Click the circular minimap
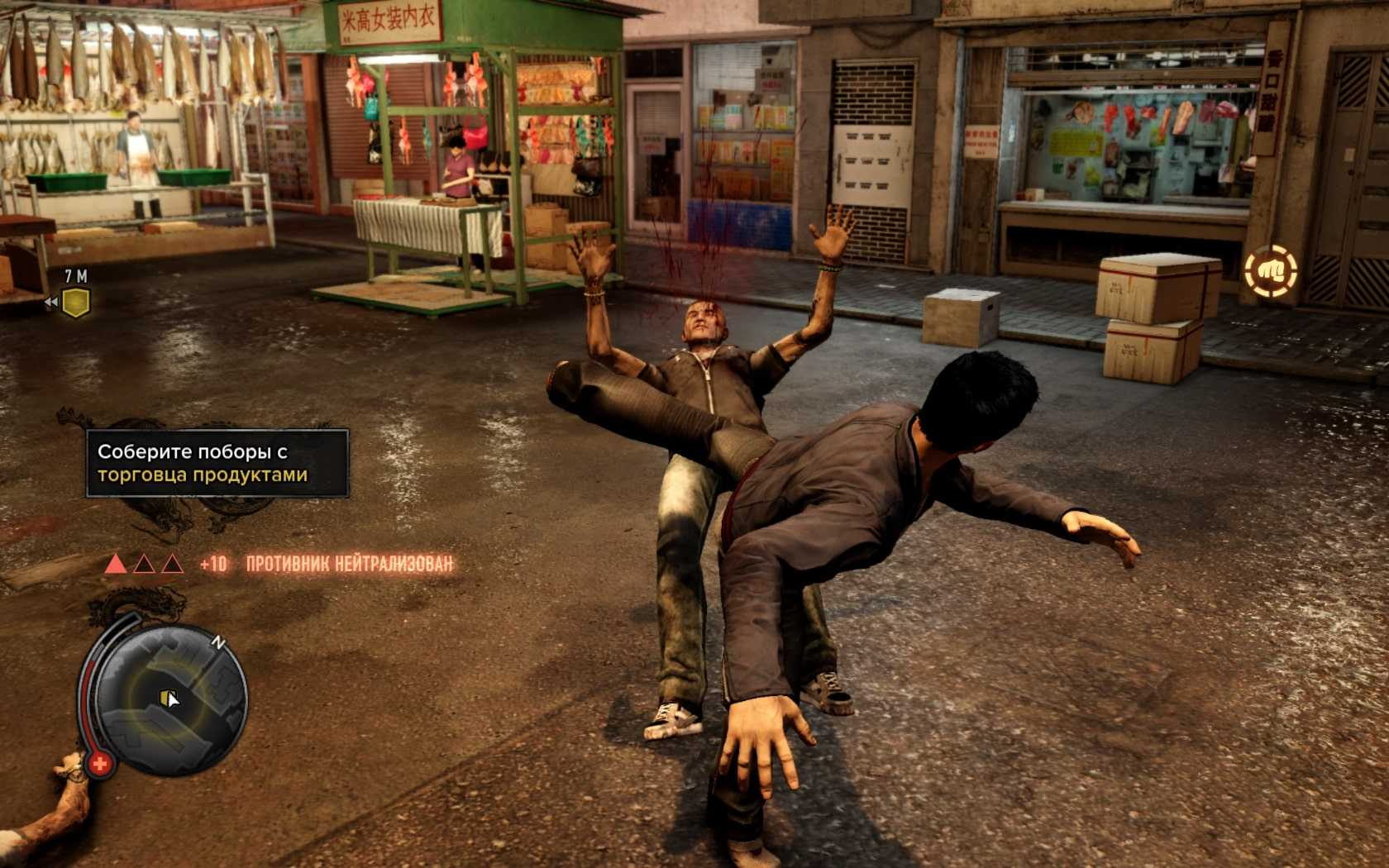The image size is (1389, 868). pyautogui.click(x=175, y=699)
